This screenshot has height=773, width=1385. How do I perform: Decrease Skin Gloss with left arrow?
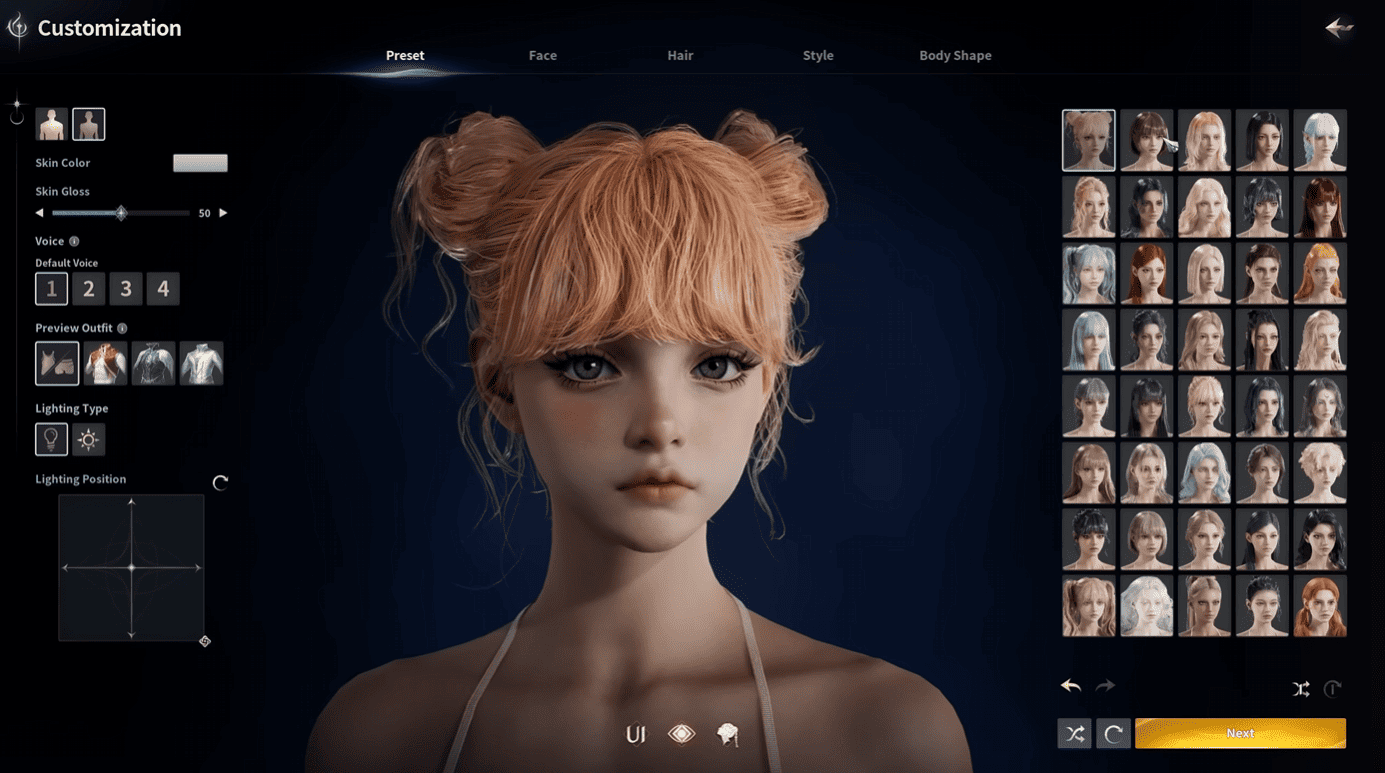pos(40,213)
